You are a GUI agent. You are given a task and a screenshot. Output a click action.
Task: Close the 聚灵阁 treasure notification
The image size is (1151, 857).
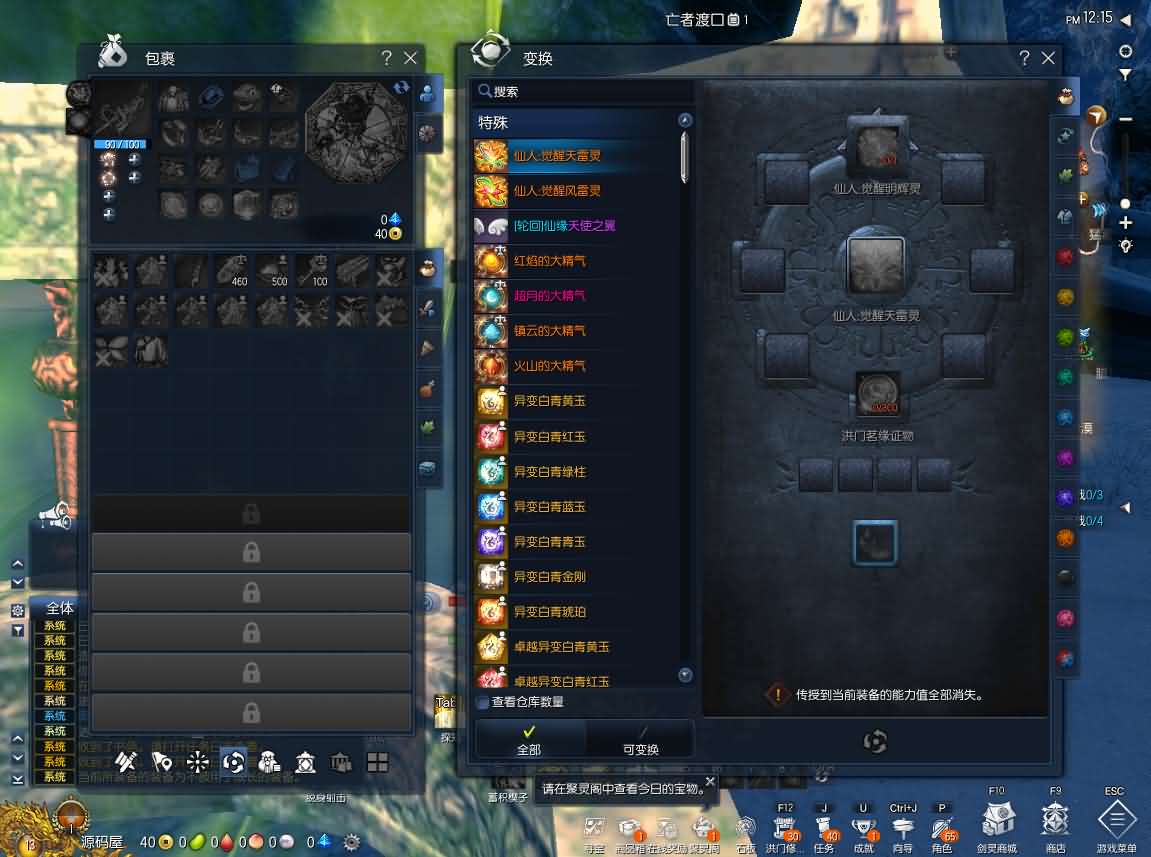tap(710, 782)
